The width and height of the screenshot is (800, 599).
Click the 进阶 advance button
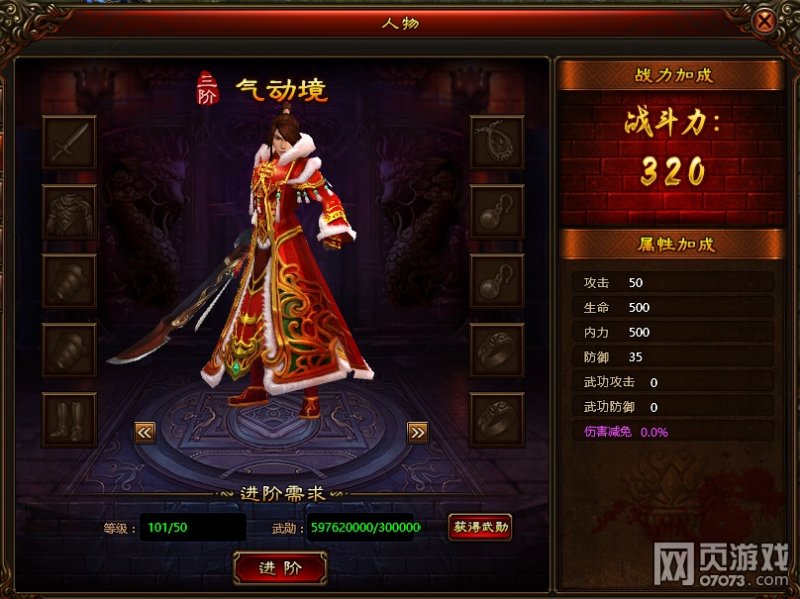point(279,568)
